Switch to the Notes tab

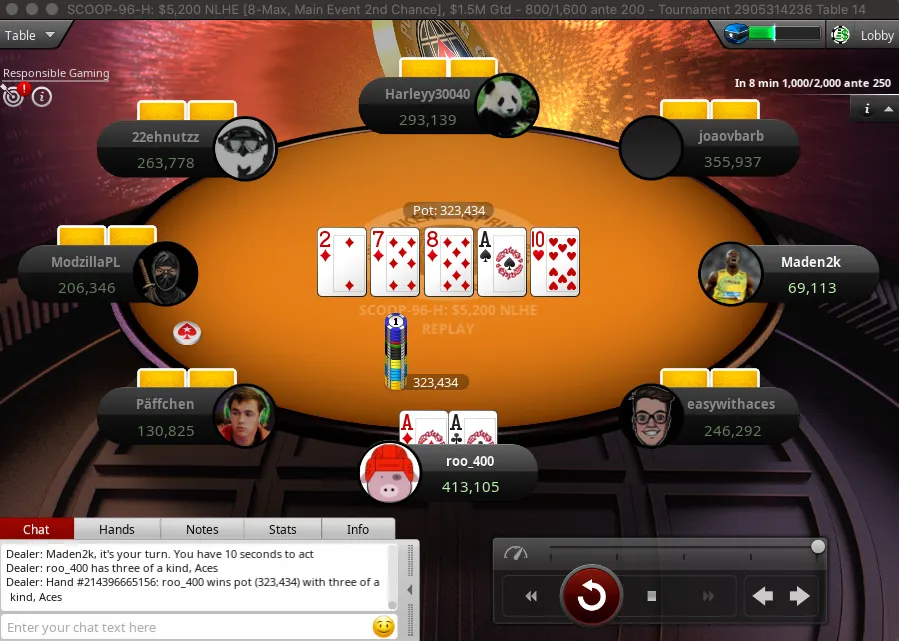tap(202, 529)
